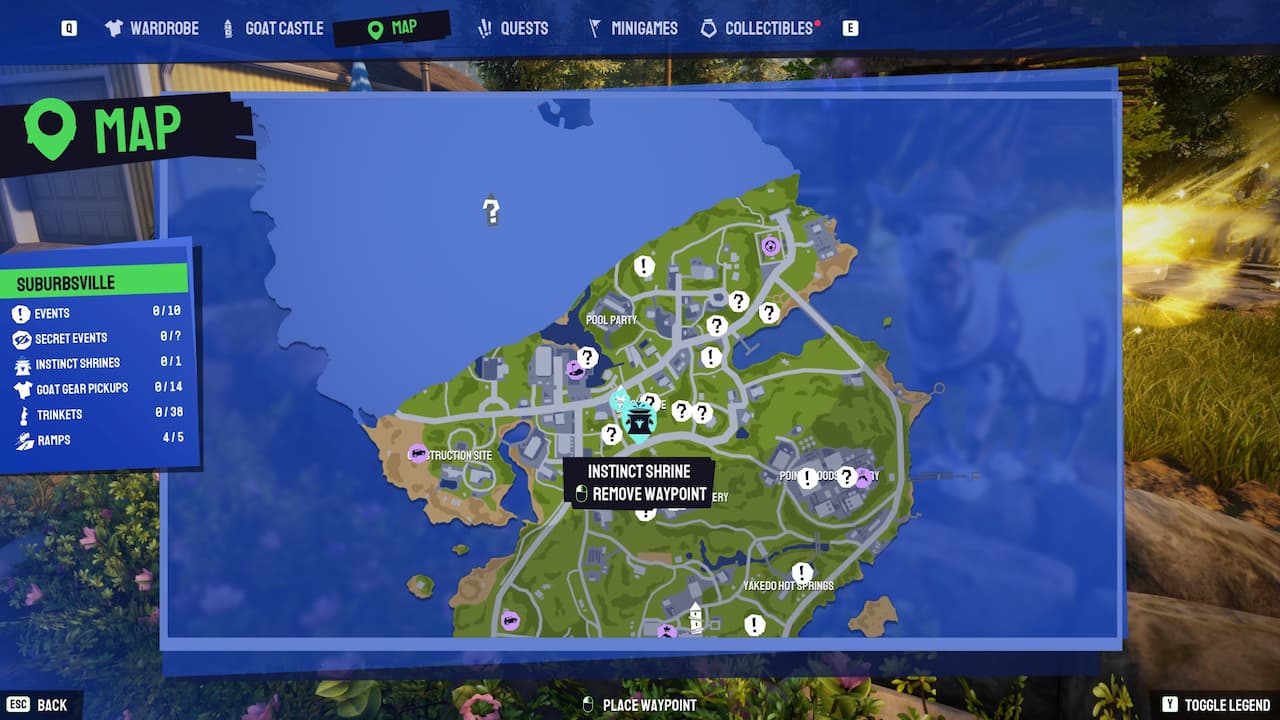Click the Trinkets trophy icon in the sidebar
This screenshot has height=720, width=1280.
click(21, 414)
